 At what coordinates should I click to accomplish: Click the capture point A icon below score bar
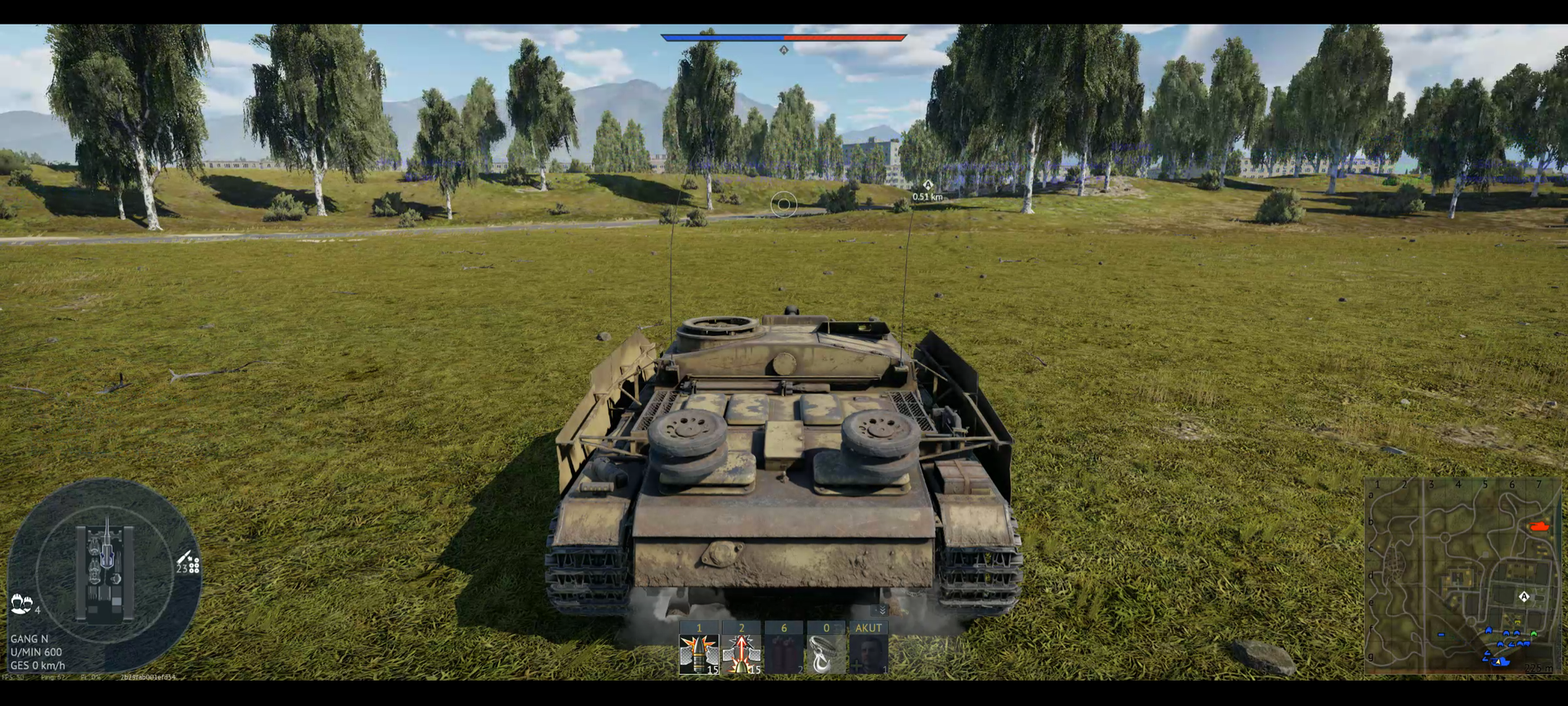coord(784,50)
